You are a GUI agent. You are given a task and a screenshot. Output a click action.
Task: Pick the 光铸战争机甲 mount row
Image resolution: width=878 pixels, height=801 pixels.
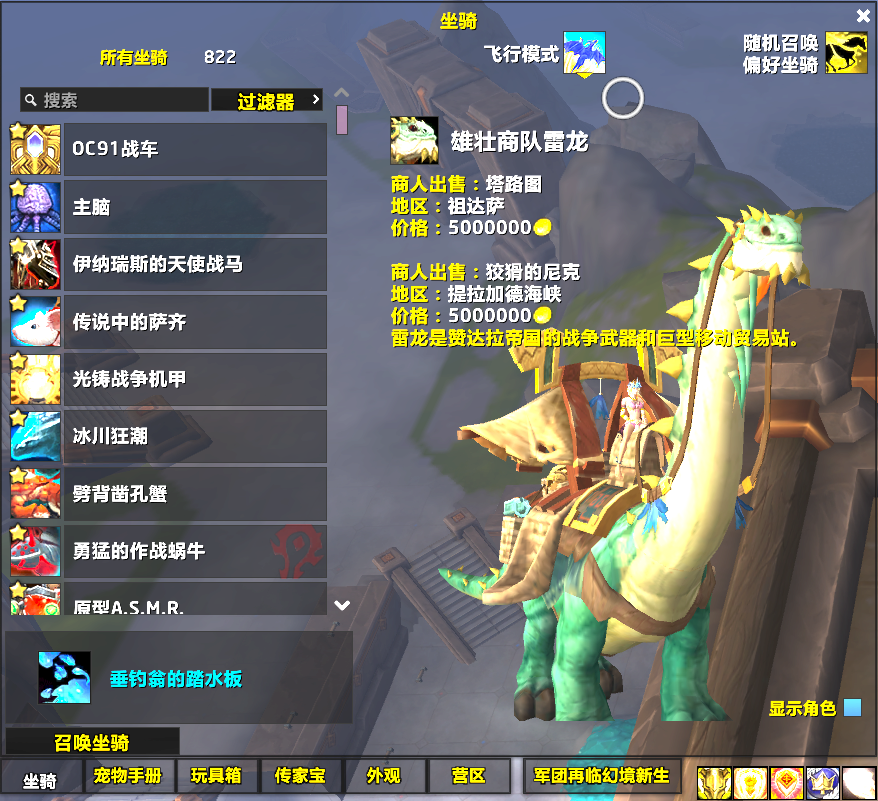[x=170, y=379]
